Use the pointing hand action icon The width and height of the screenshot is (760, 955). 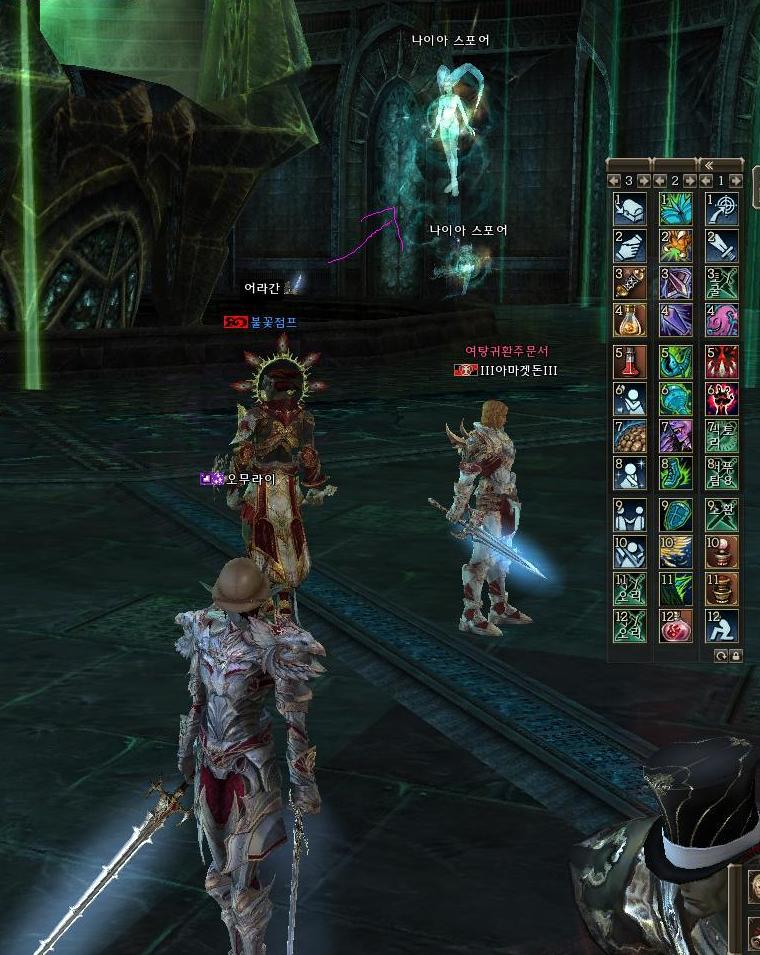[630, 245]
